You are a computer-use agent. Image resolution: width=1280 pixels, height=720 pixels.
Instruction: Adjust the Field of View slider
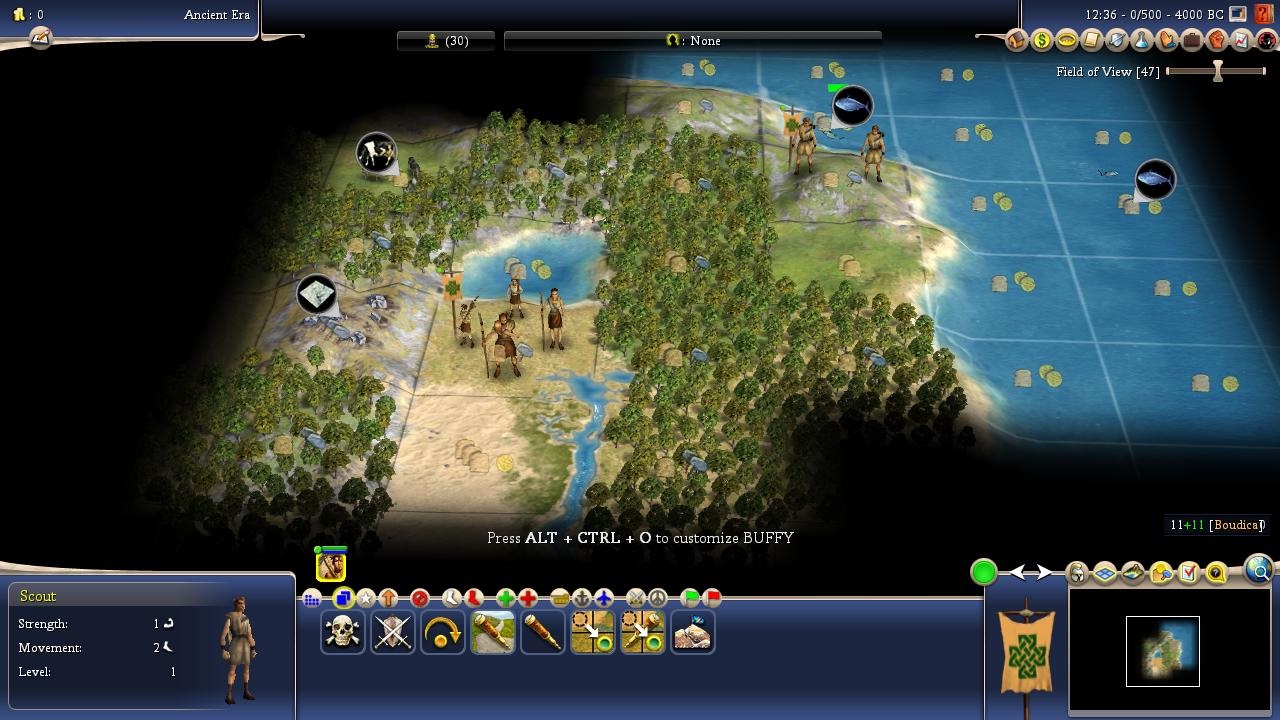click(1217, 72)
